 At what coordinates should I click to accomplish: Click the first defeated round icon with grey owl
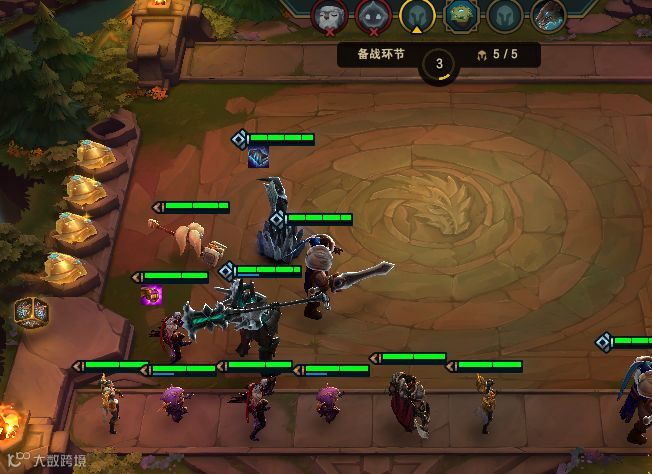[329, 15]
